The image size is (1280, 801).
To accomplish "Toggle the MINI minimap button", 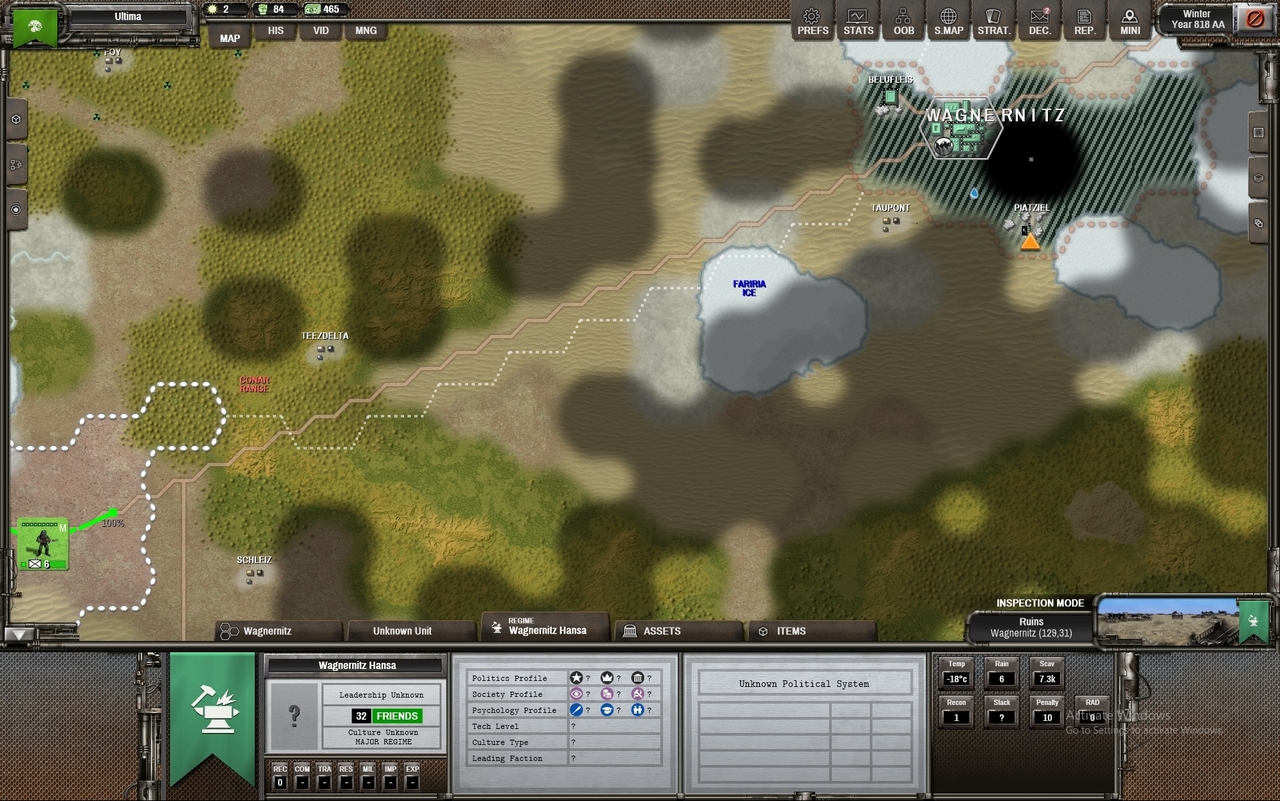I will coord(1130,20).
